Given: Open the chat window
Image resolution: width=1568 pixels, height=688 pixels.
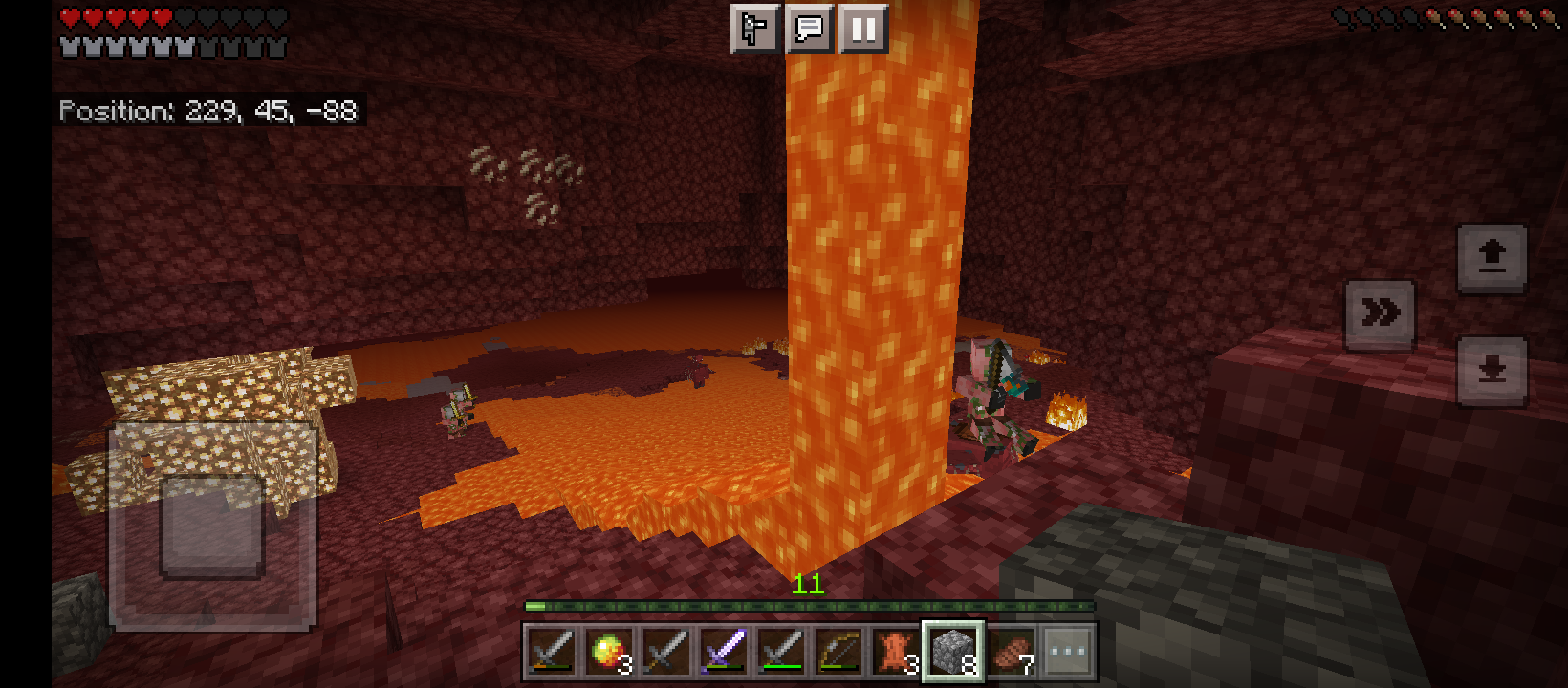Looking at the screenshot, I should (x=809, y=30).
